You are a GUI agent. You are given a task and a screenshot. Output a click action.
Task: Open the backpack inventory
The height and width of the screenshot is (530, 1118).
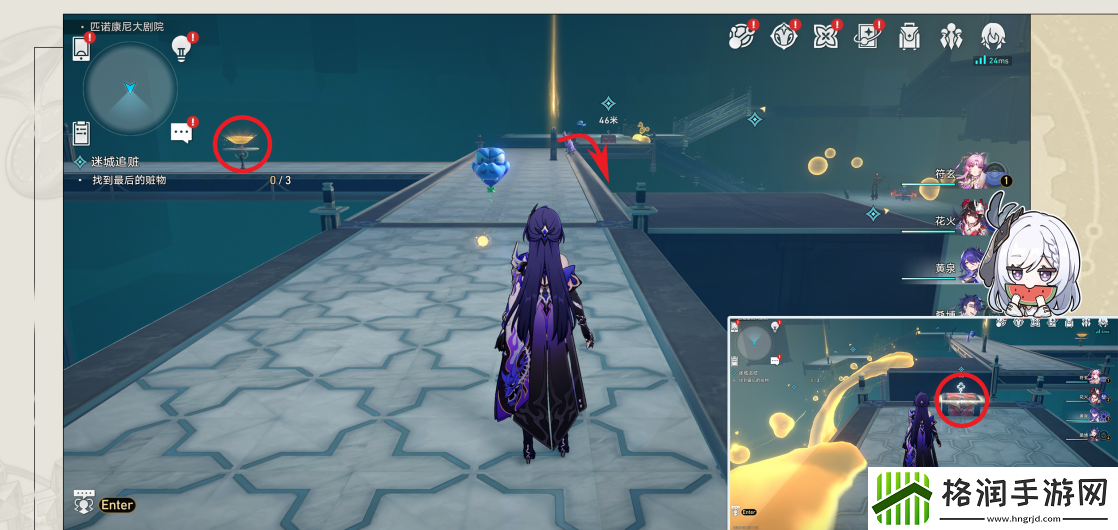coord(909,36)
